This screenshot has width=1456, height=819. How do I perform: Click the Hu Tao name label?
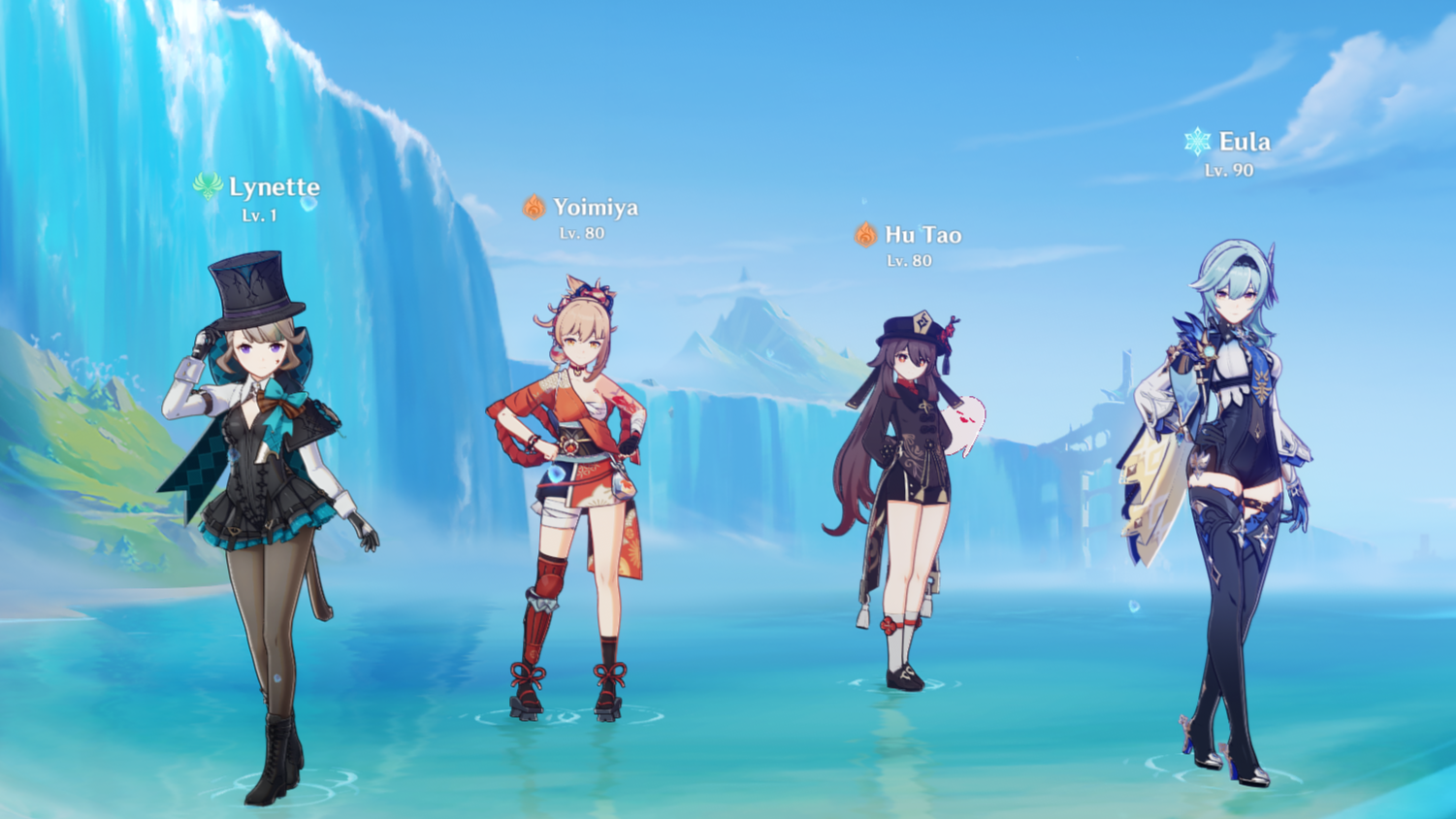(x=923, y=234)
